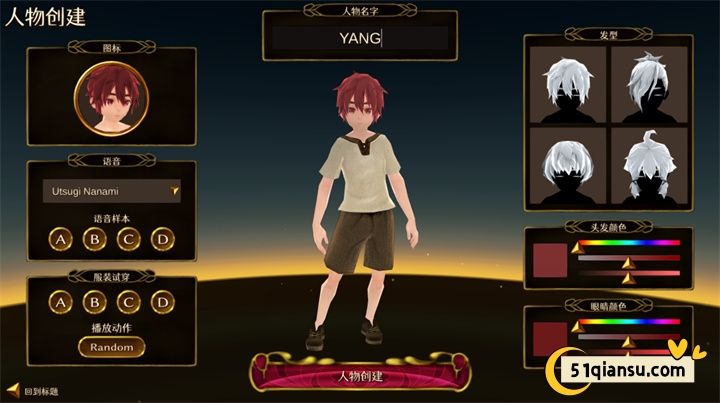720x403 pixels.
Task: Play voice sample C under 语音样本
Action: point(128,239)
